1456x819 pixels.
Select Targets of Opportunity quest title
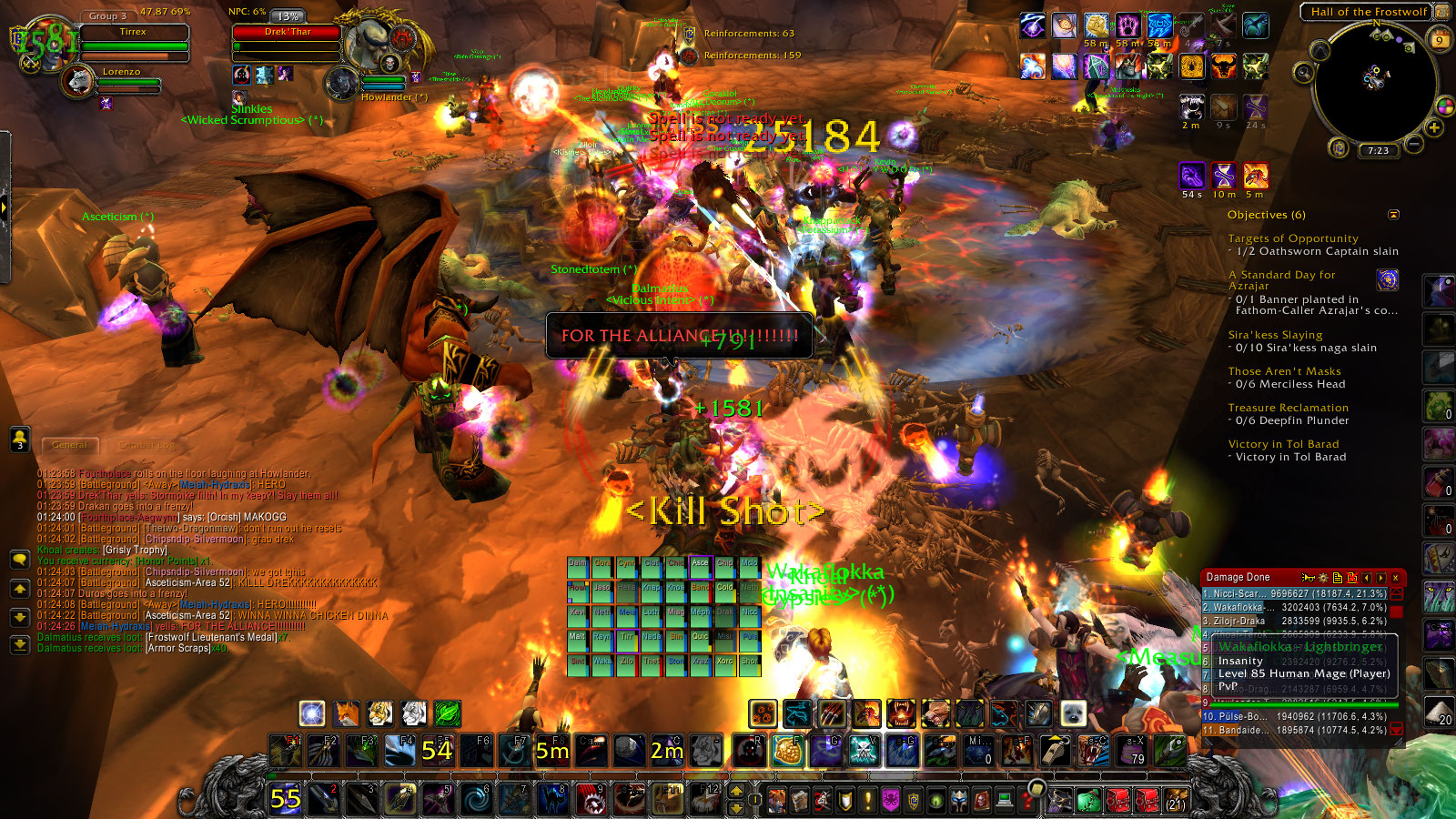(1292, 238)
